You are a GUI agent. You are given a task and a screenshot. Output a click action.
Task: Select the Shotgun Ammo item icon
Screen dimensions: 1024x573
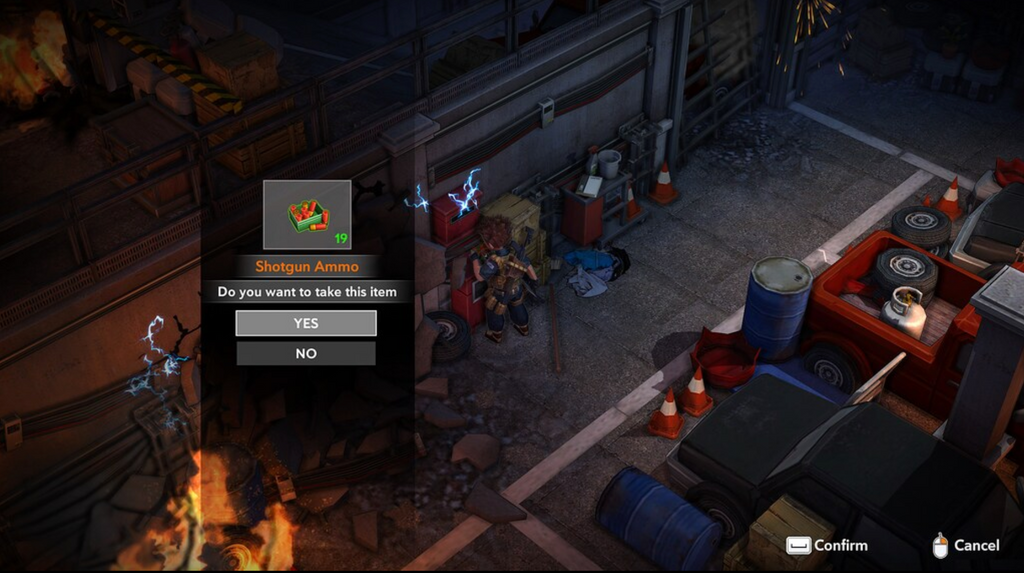307,214
